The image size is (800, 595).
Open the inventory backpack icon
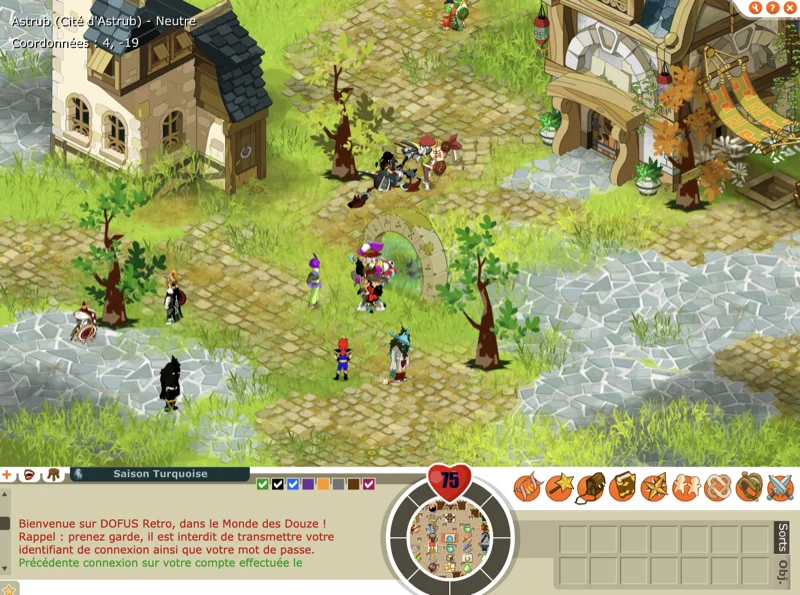(590, 488)
